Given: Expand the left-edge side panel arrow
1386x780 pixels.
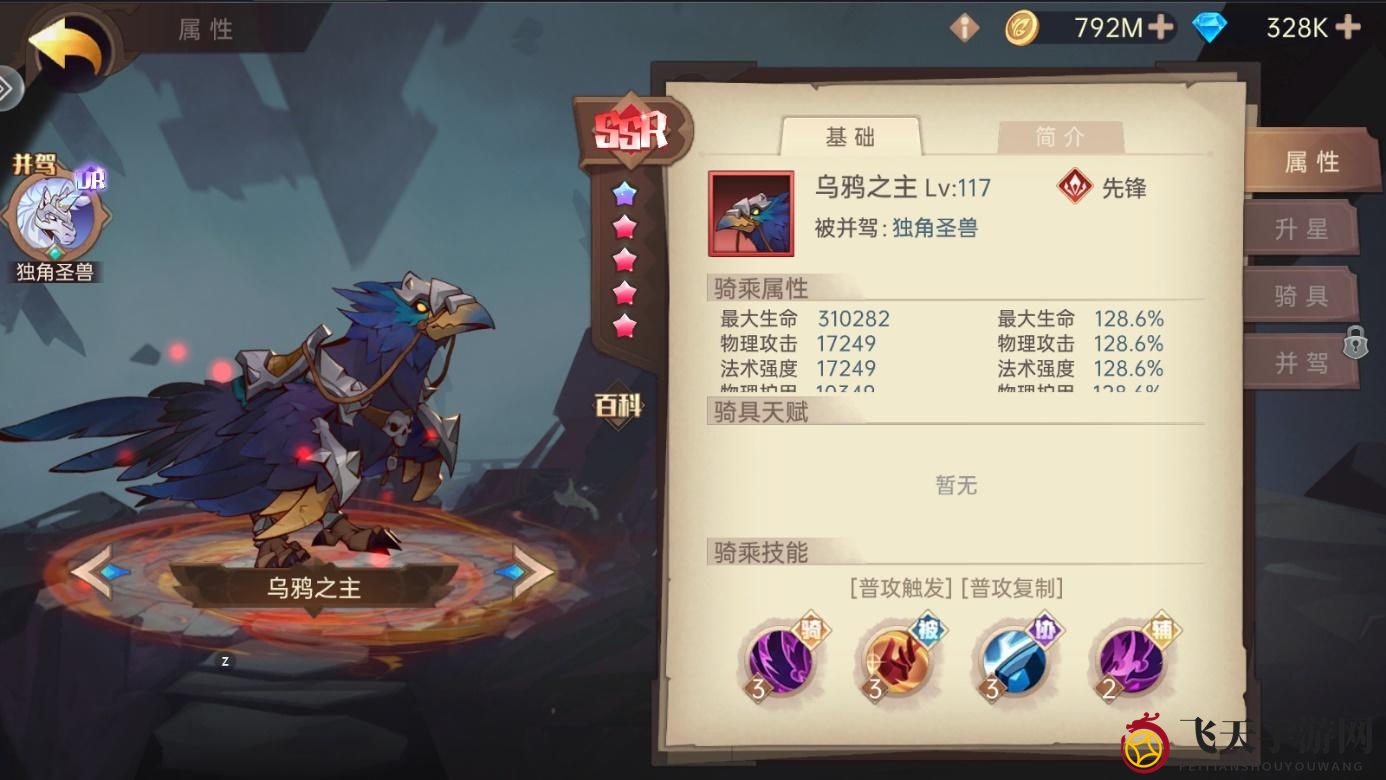Looking at the screenshot, I should click(8, 88).
